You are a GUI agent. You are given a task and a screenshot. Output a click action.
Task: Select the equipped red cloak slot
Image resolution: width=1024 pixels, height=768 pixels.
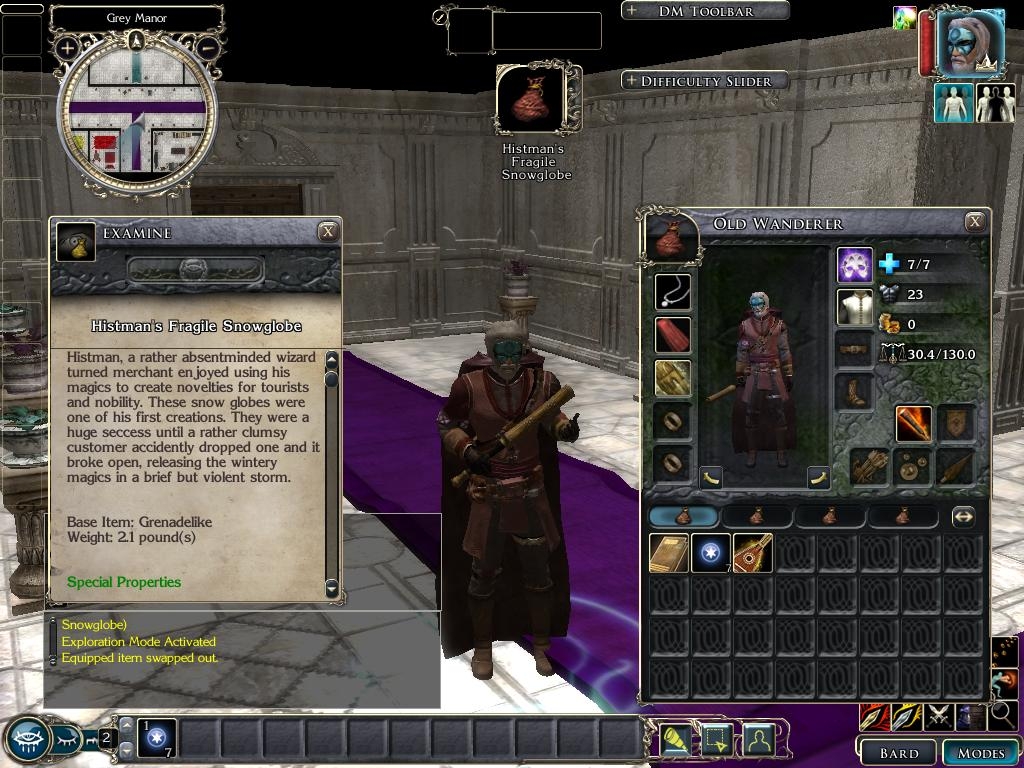[x=672, y=335]
